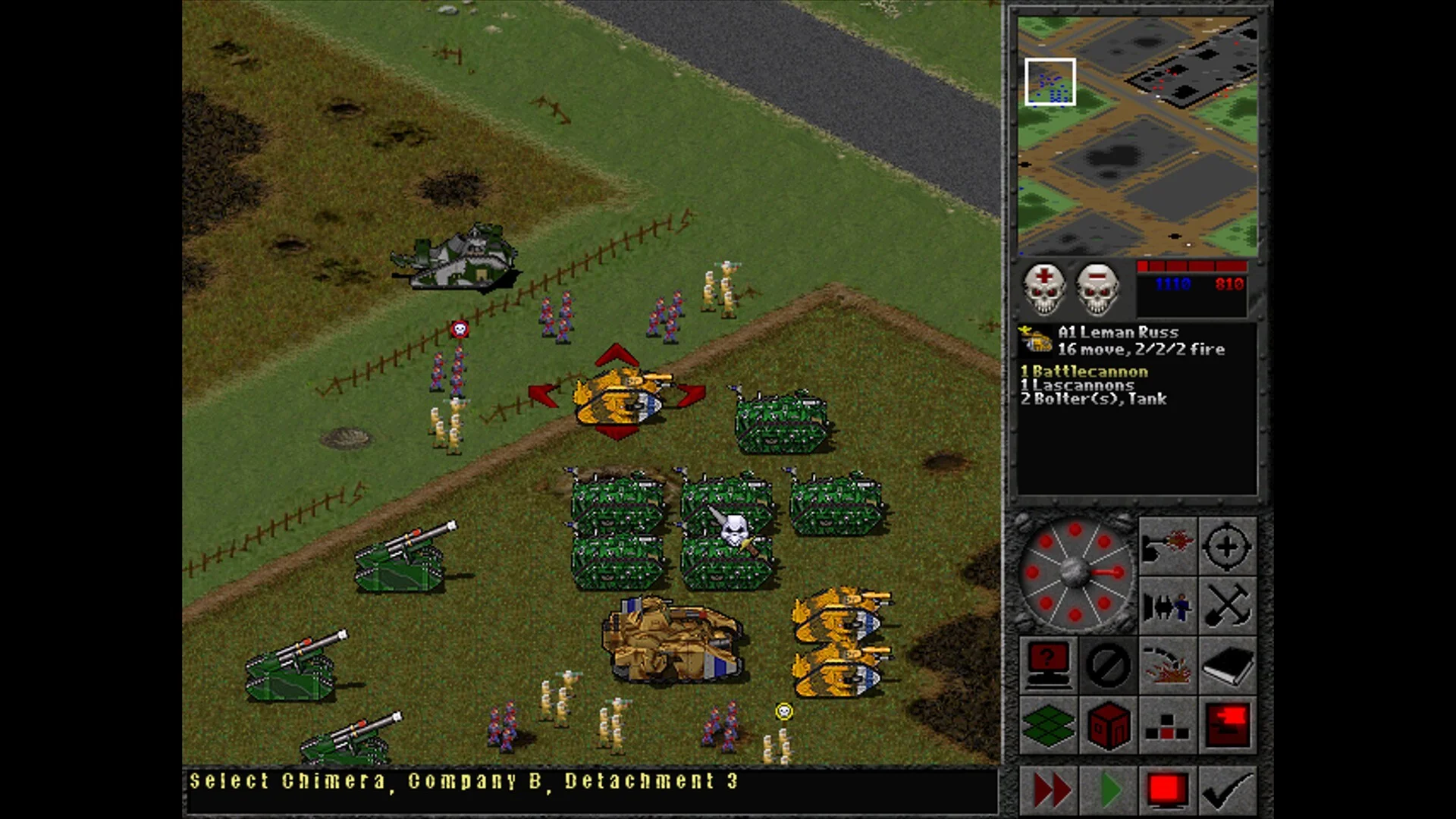1456x819 pixels.
Task: Open the black book icon
Action: coord(1227,665)
